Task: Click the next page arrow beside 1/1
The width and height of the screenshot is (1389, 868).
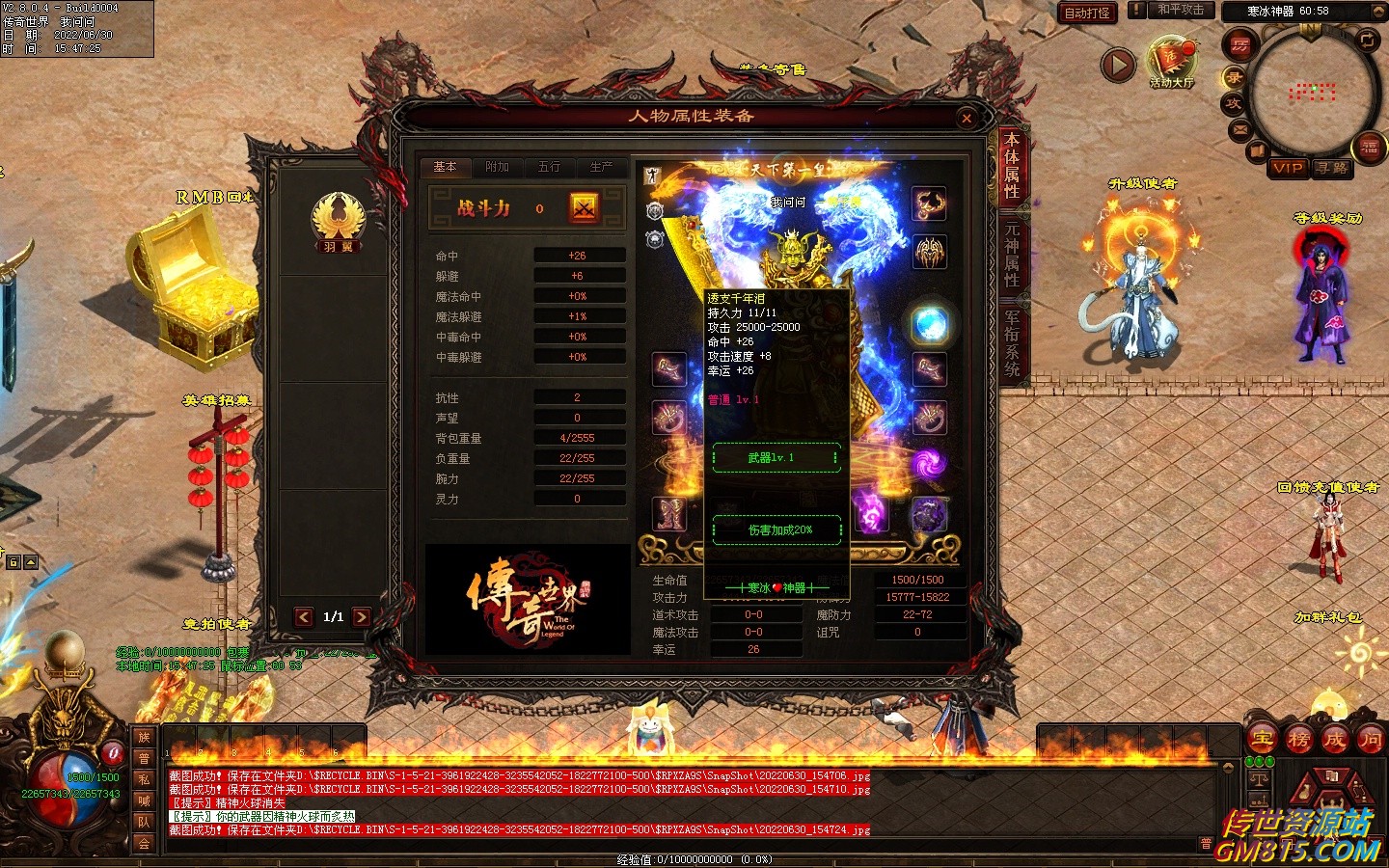Action: click(x=362, y=617)
